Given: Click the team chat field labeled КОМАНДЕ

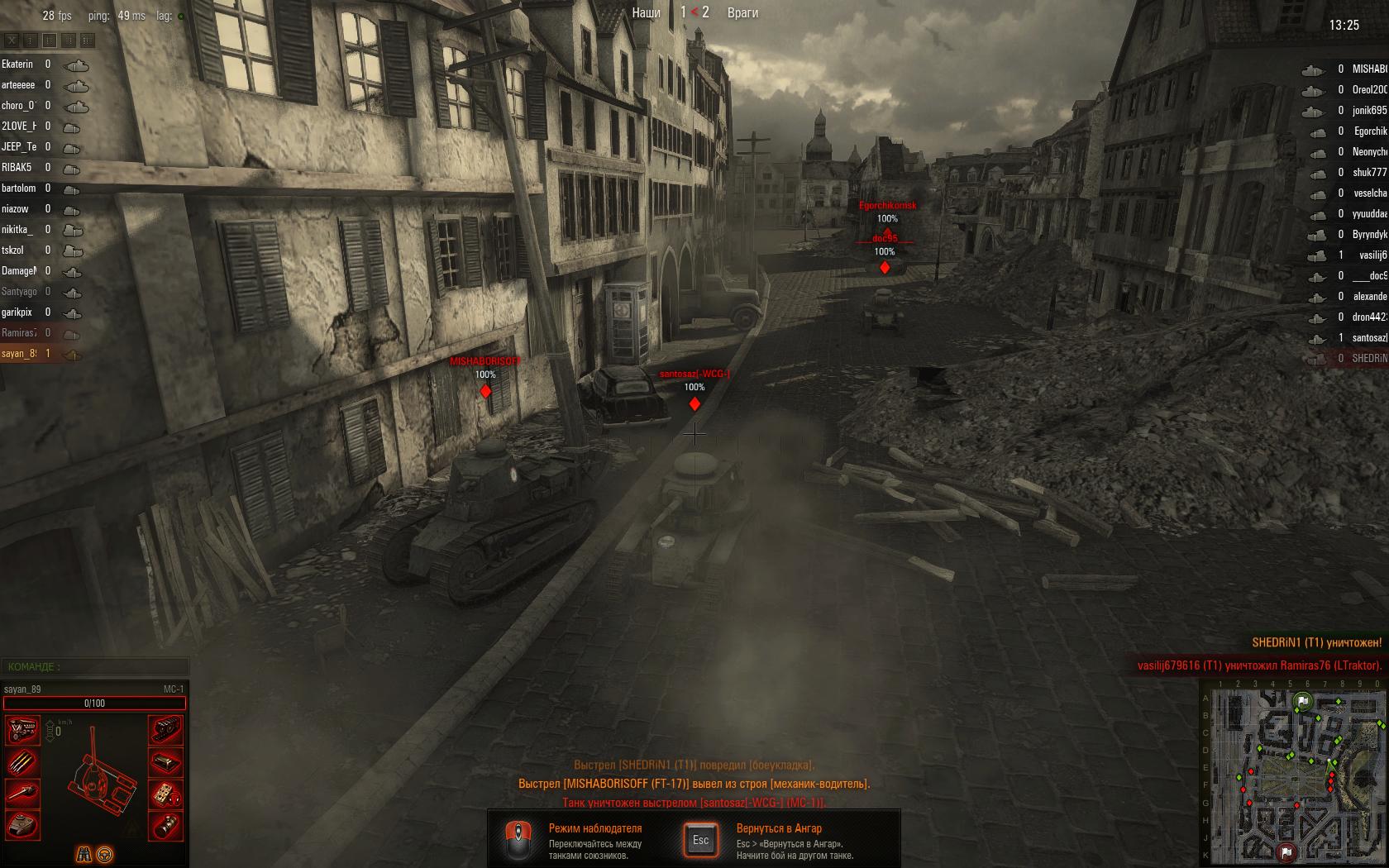Looking at the screenshot, I should pyautogui.click(x=95, y=666).
